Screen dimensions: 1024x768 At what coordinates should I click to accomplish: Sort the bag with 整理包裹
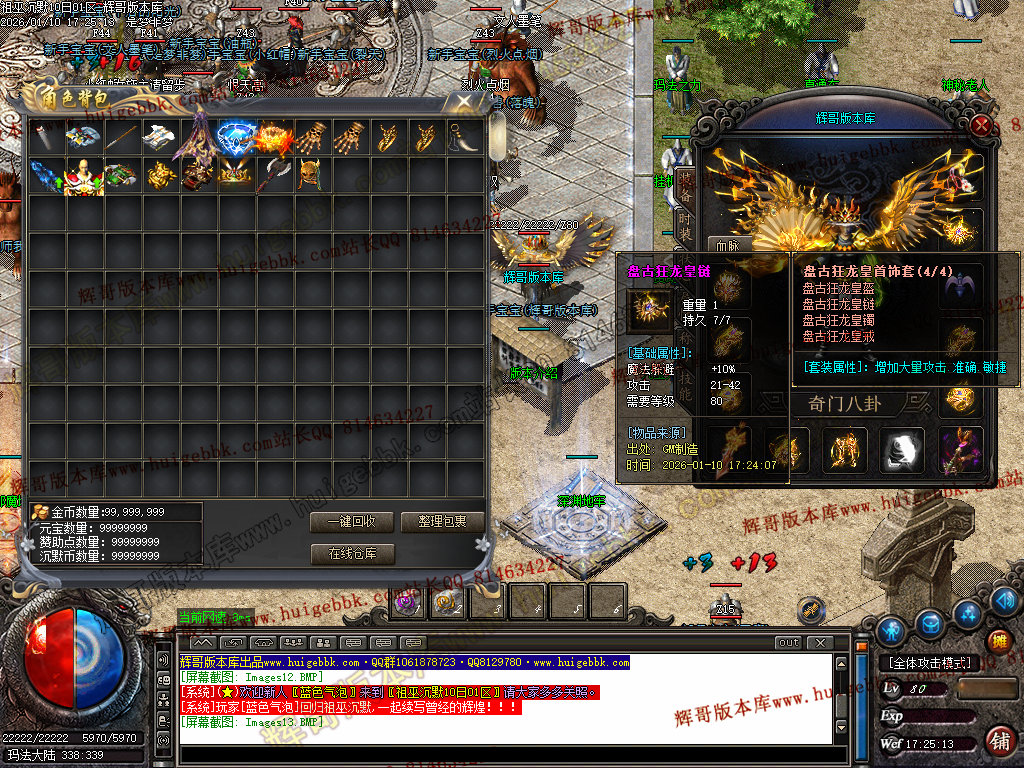coord(442,522)
